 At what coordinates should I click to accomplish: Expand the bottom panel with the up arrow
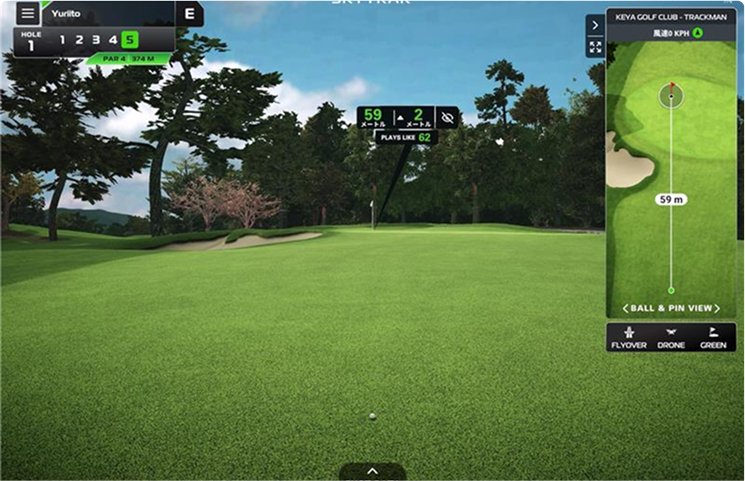click(x=372, y=471)
